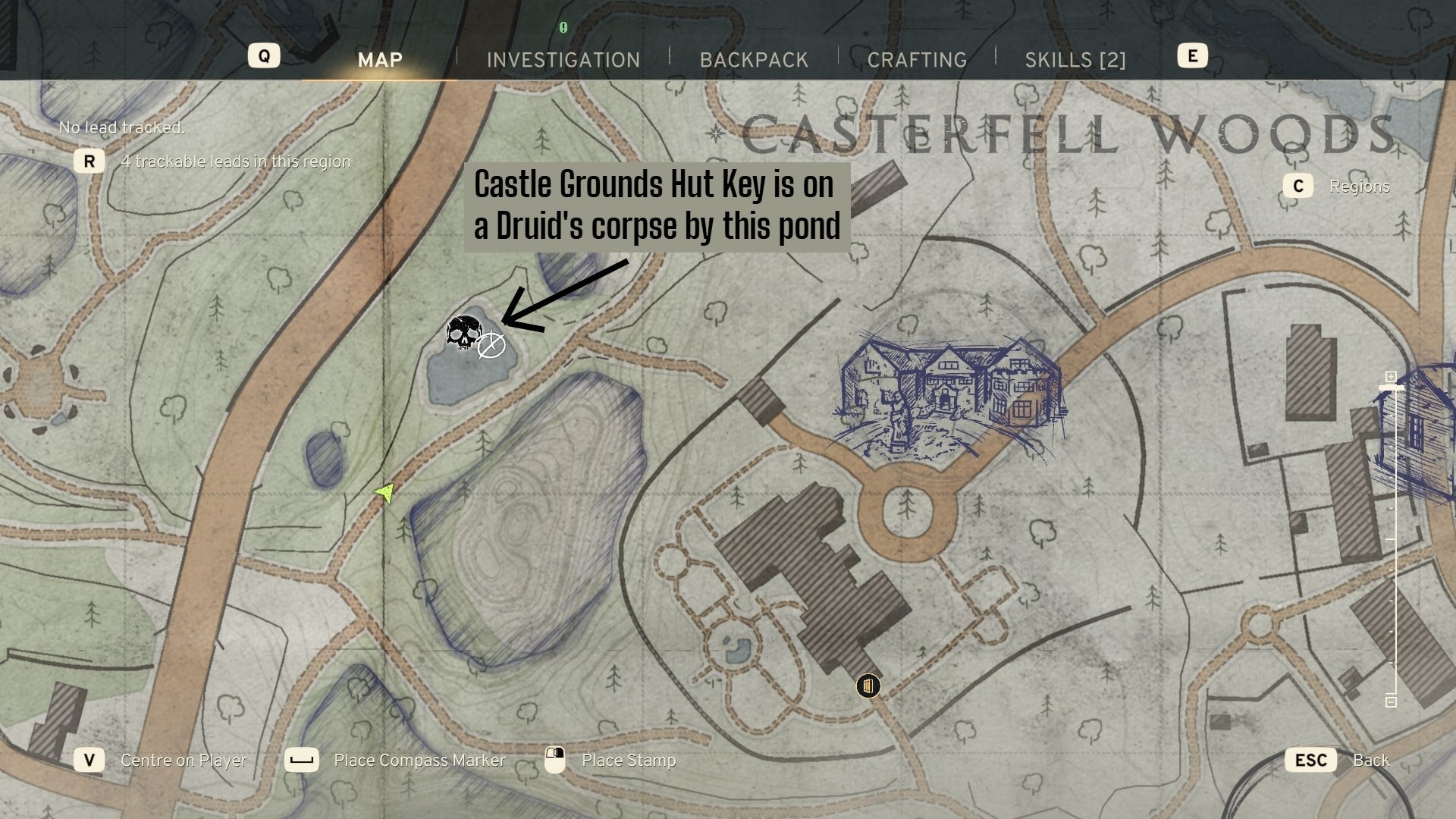Image resolution: width=1456 pixels, height=819 pixels.
Task: Select the crossed-circle marker on the pond
Action: tap(491, 345)
